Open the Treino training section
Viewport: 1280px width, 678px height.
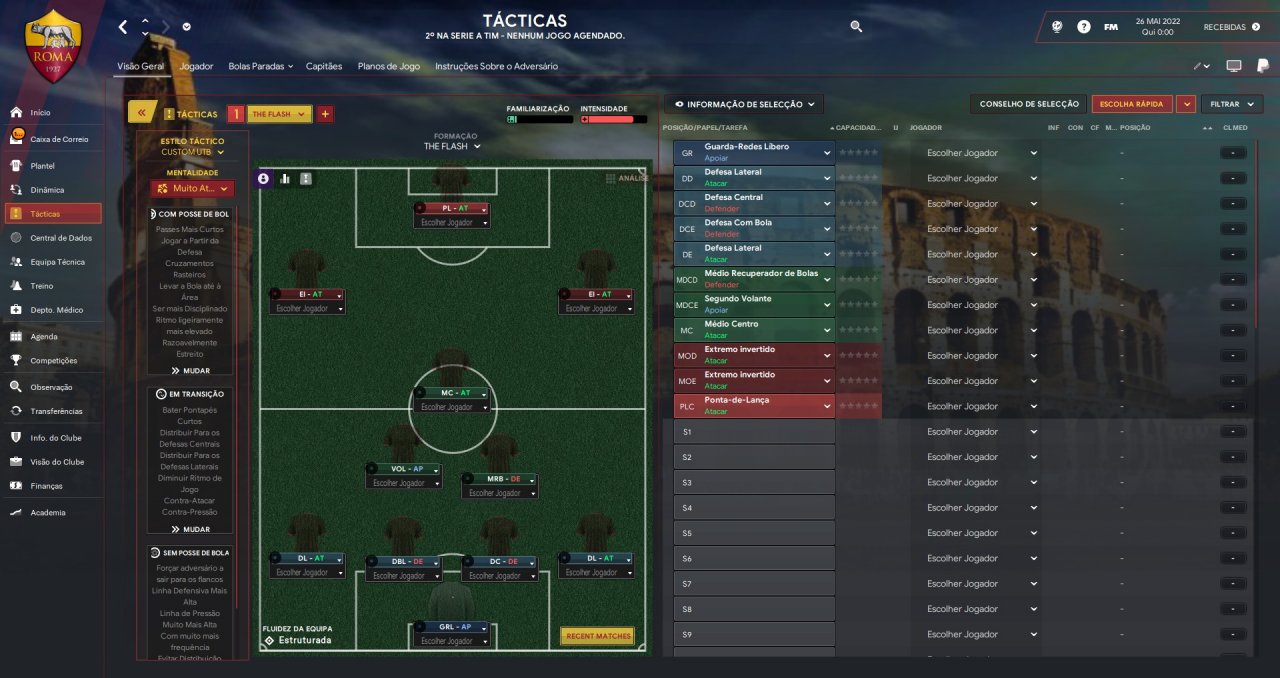click(x=43, y=285)
